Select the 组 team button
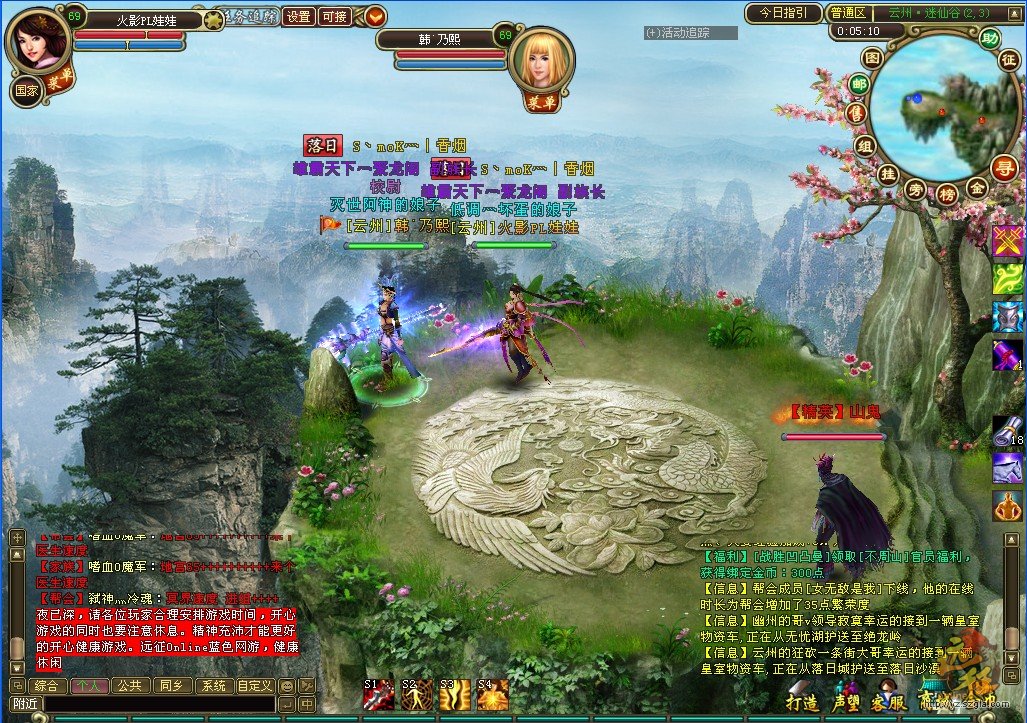1027x723 pixels. (x=866, y=146)
